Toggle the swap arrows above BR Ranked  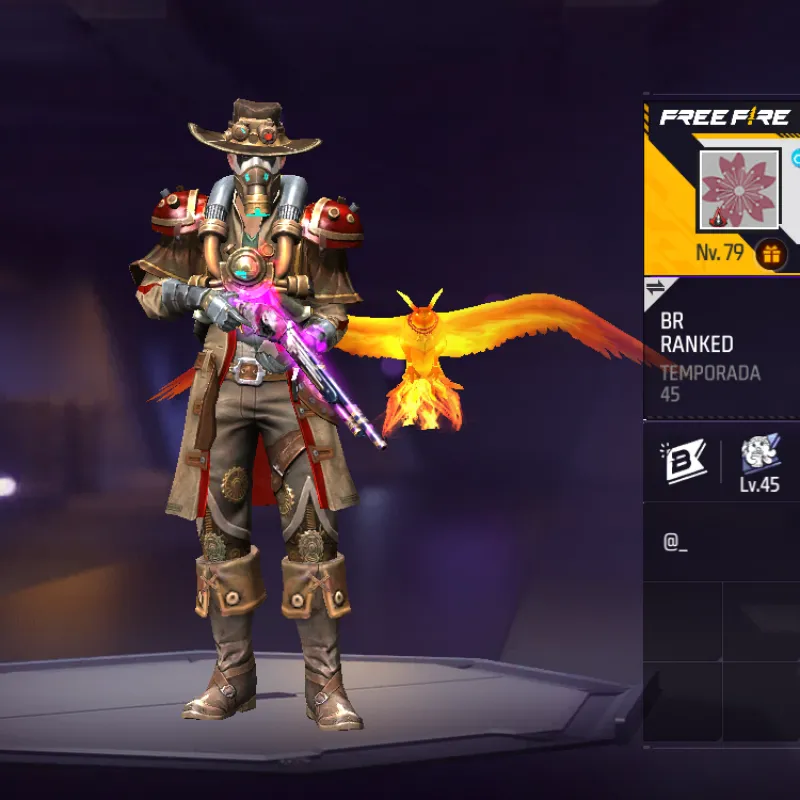pos(656,289)
